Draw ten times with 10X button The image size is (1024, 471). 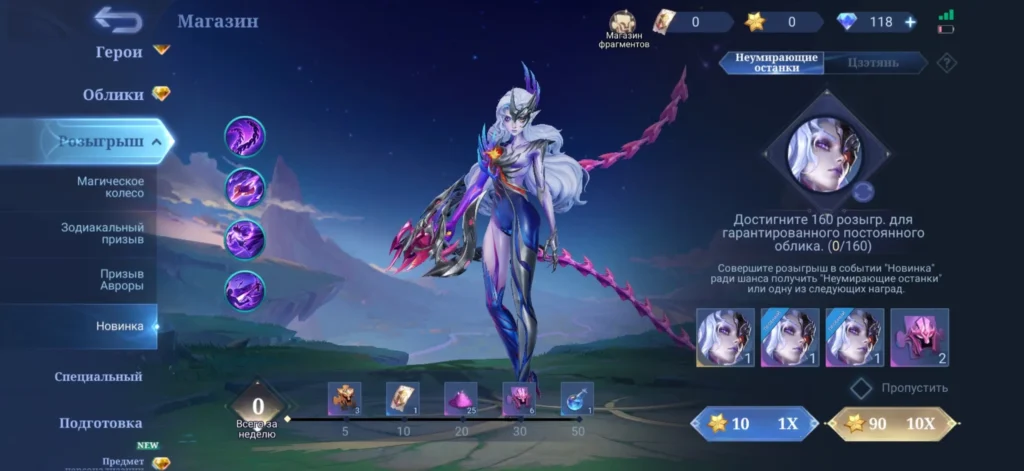click(891, 424)
